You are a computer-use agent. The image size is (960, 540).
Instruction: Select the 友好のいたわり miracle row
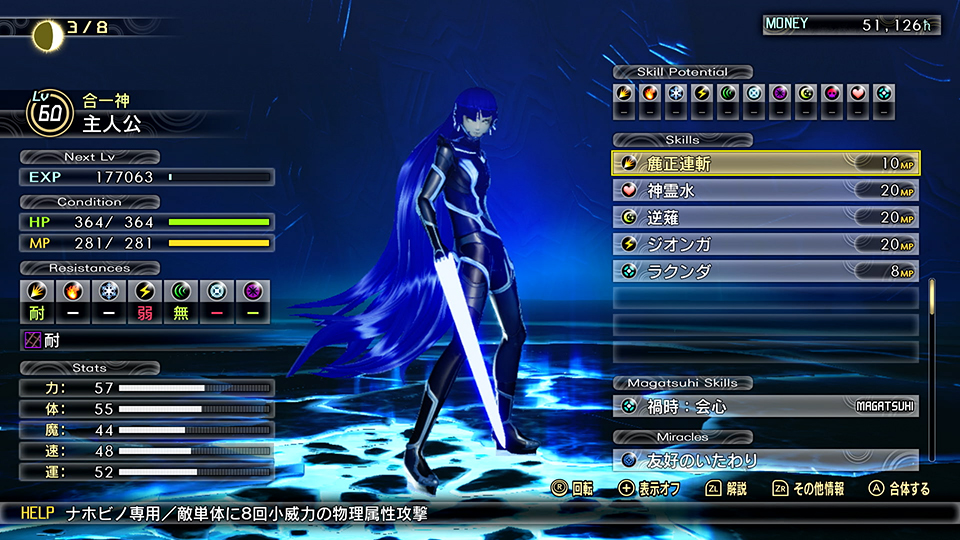coord(765,461)
